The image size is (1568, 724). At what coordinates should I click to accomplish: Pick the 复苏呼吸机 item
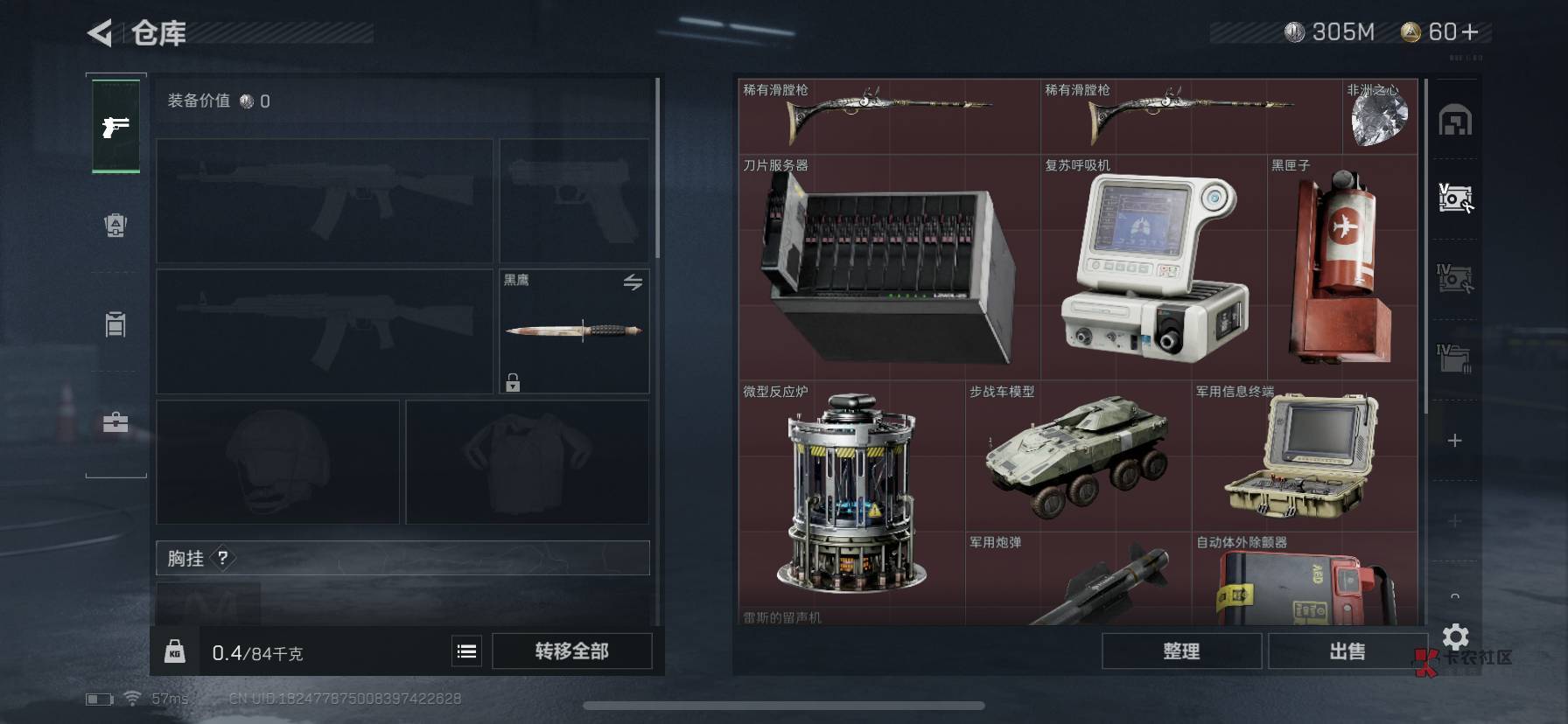tap(1153, 268)
